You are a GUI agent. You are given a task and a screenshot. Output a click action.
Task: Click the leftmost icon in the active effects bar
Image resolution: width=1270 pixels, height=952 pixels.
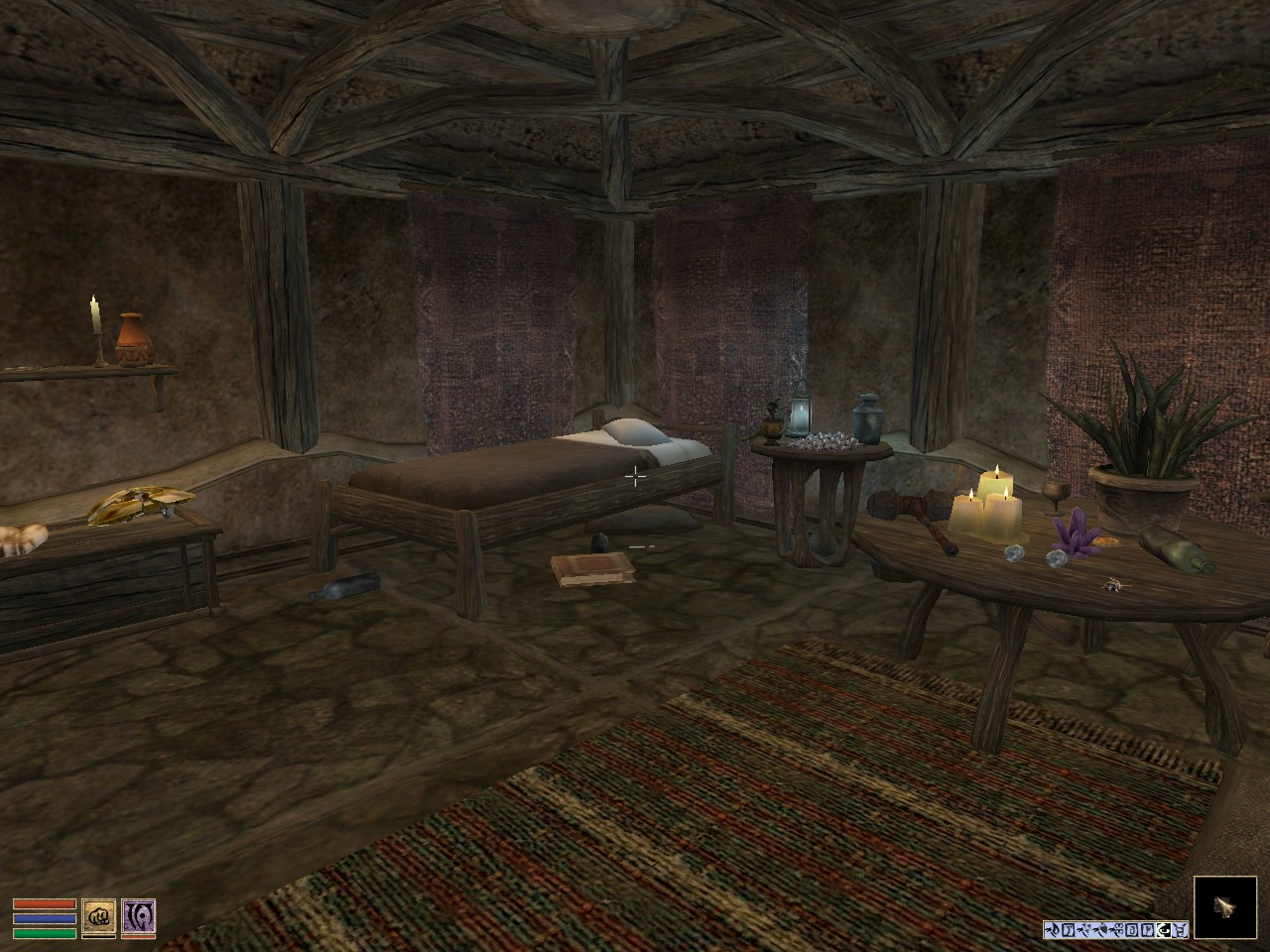pyautogui.click(x=1052, y=930)
